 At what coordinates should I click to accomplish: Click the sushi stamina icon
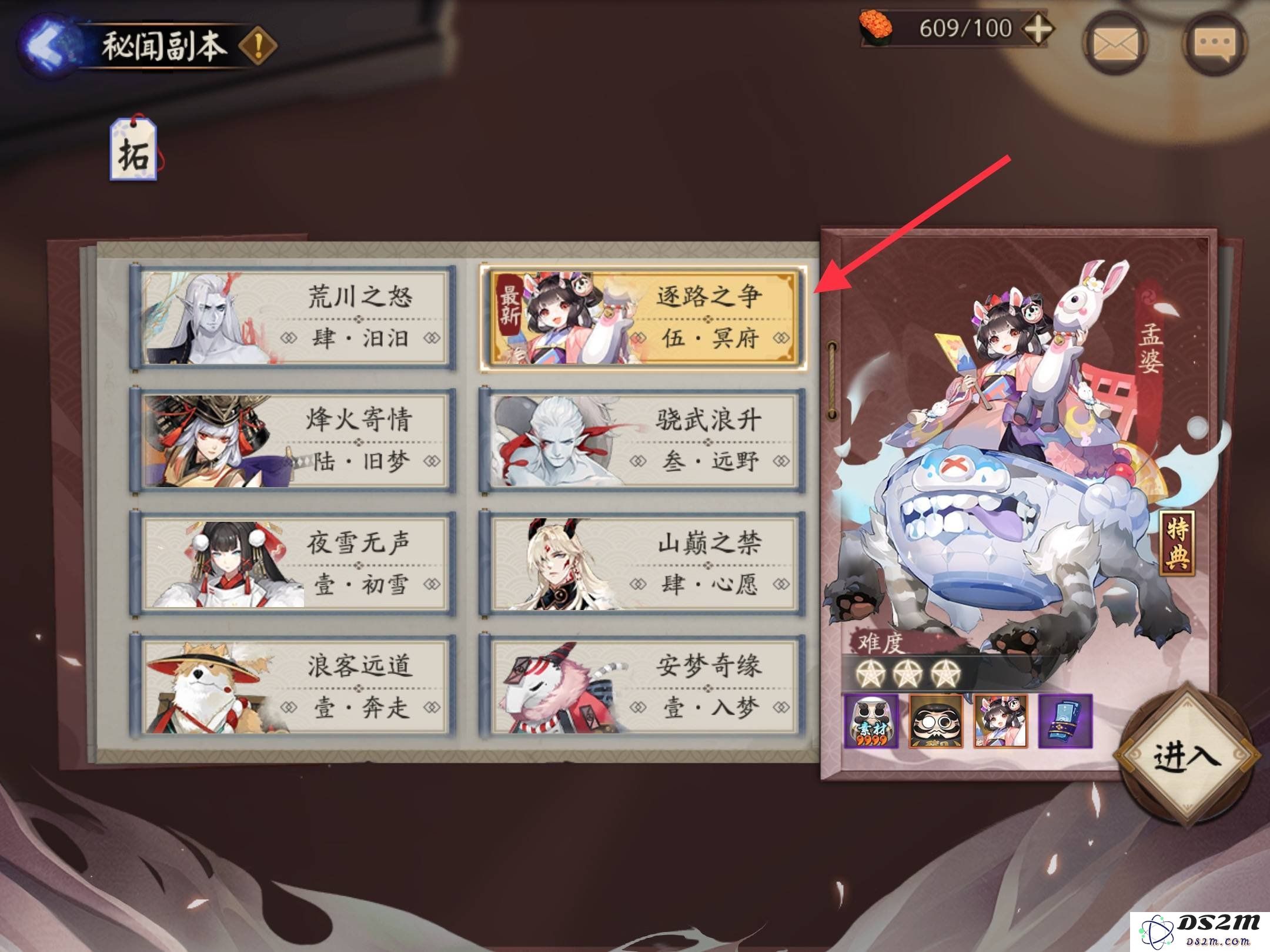click(874, 28)
